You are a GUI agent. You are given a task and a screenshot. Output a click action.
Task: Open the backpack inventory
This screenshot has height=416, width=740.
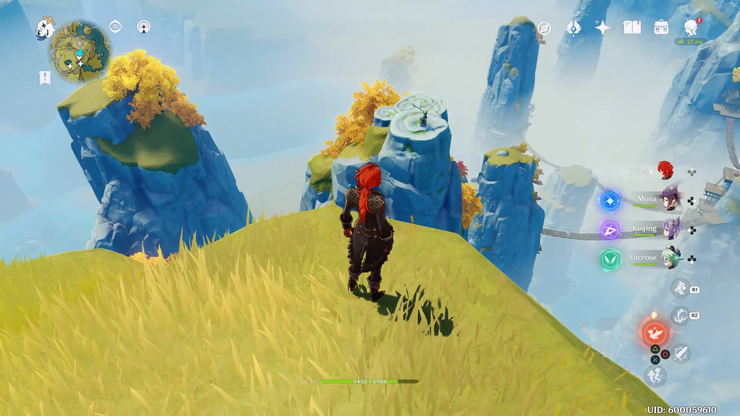661,28
